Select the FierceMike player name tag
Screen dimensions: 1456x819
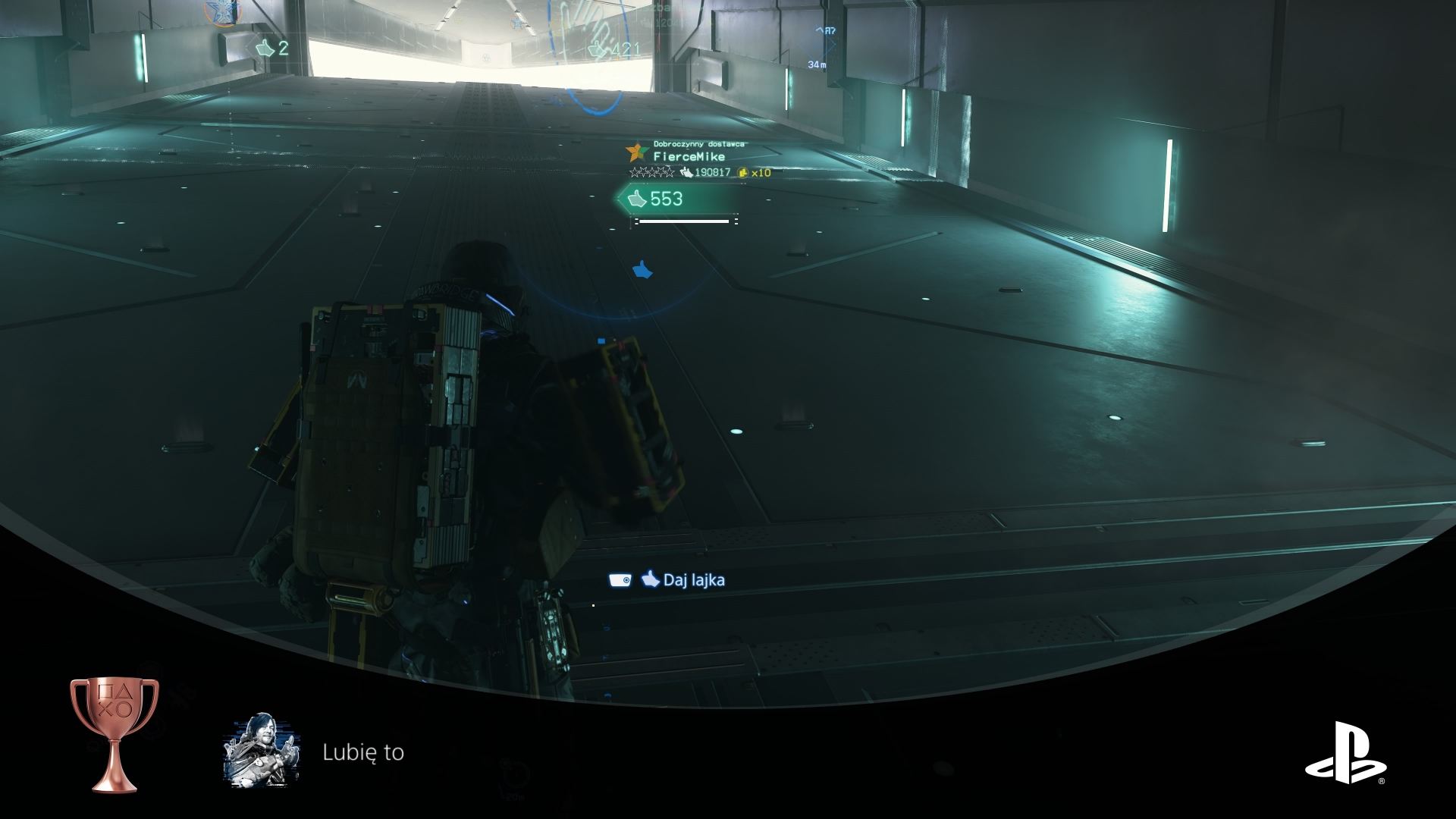pyautogui.click(x=689, y=157)
